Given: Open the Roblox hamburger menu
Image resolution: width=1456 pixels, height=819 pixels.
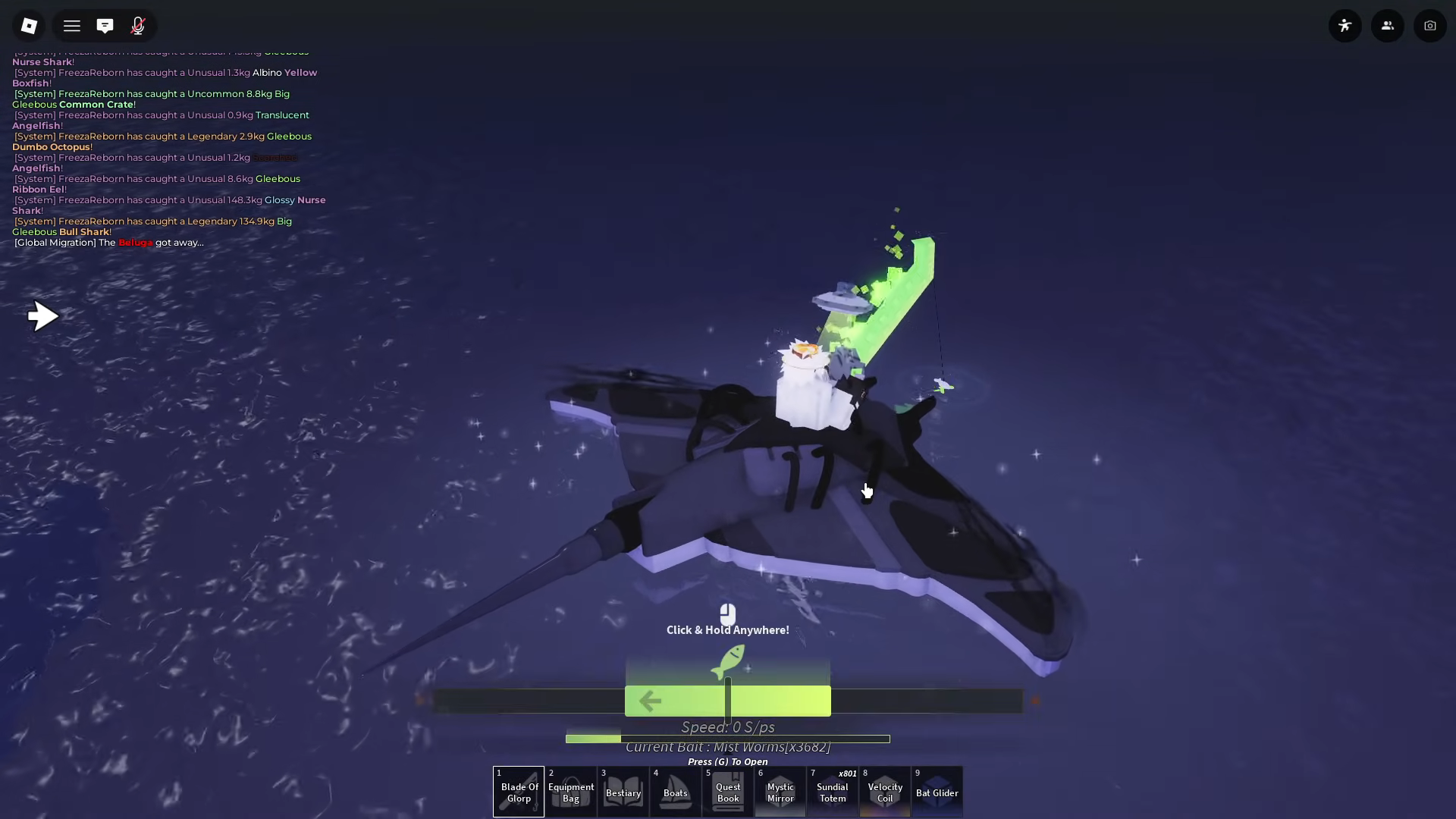Looking at the screenshot, I should [72, 25].
